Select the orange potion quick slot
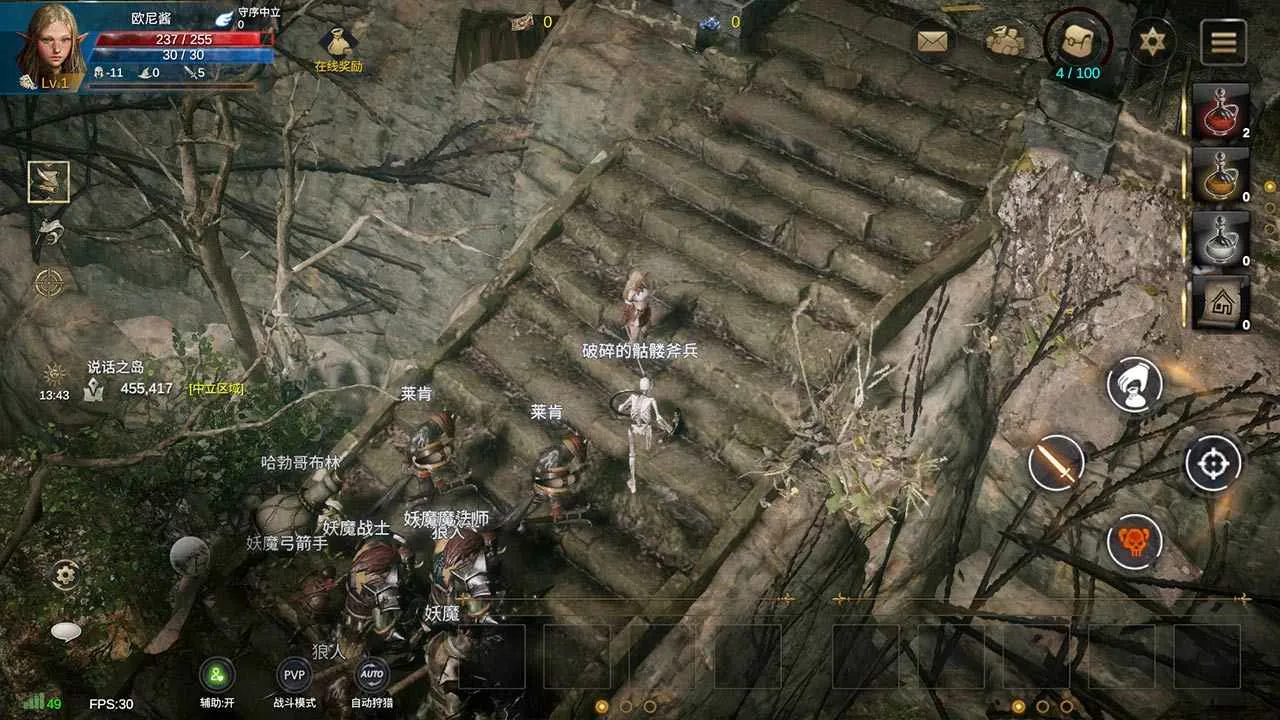The height and width of the screenshot is (720, 1280). [x=1221, y=175]
